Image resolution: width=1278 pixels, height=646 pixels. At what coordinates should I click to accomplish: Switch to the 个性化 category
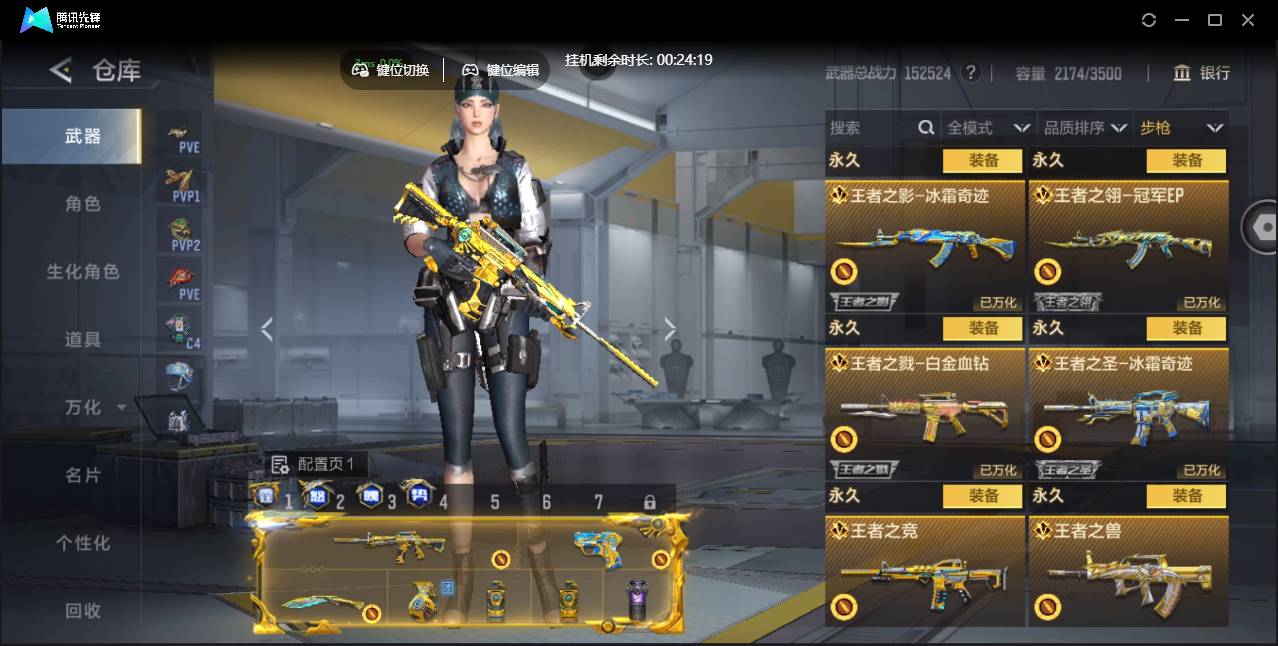[83, 543]
